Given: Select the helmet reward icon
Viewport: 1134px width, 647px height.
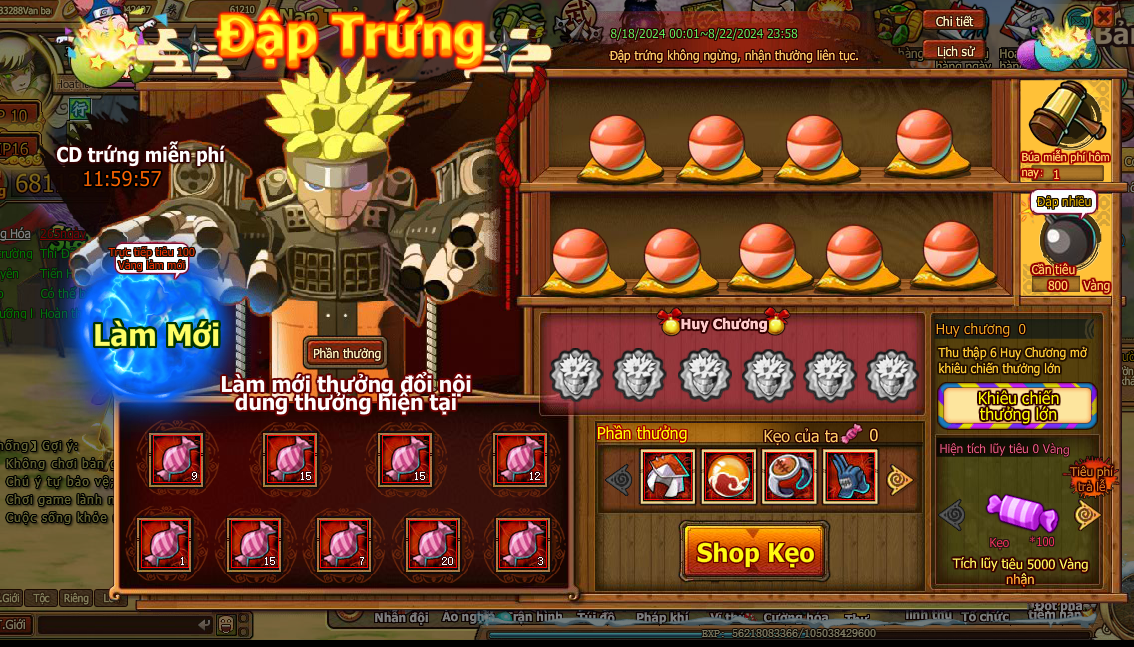Looking at the screenshot, I should pyautogui.click(x=667, y=477).
